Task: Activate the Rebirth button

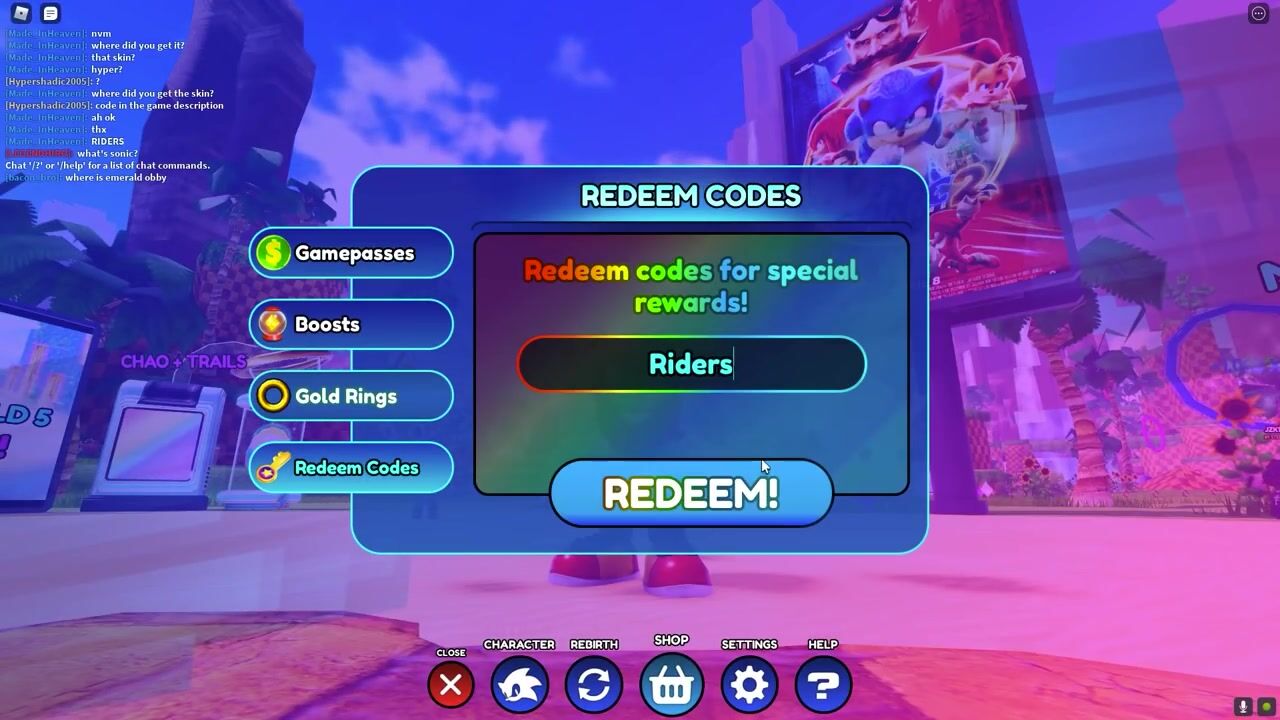Action: [x=594, y=685]
